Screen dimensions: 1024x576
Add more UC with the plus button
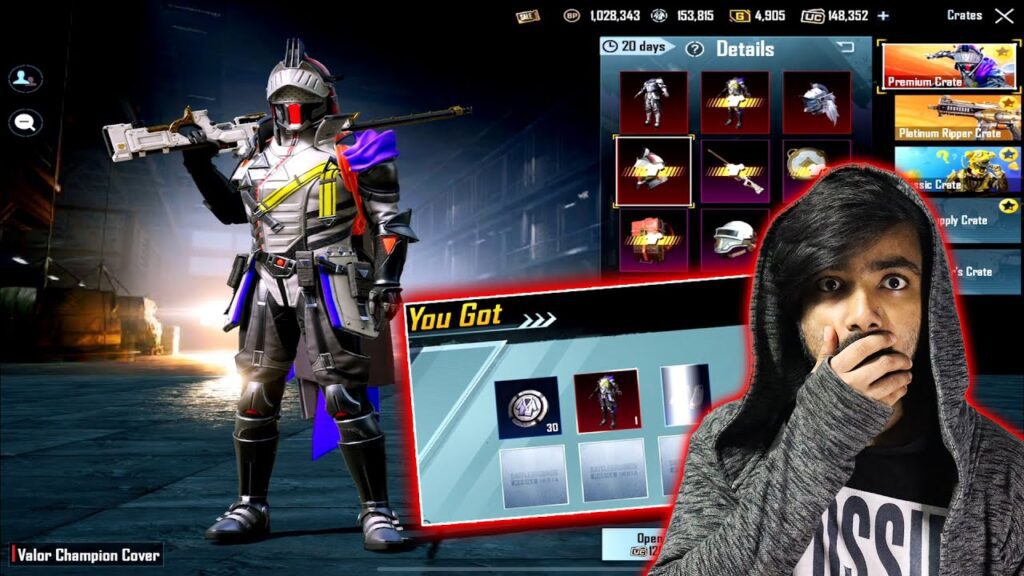point(882,16)
